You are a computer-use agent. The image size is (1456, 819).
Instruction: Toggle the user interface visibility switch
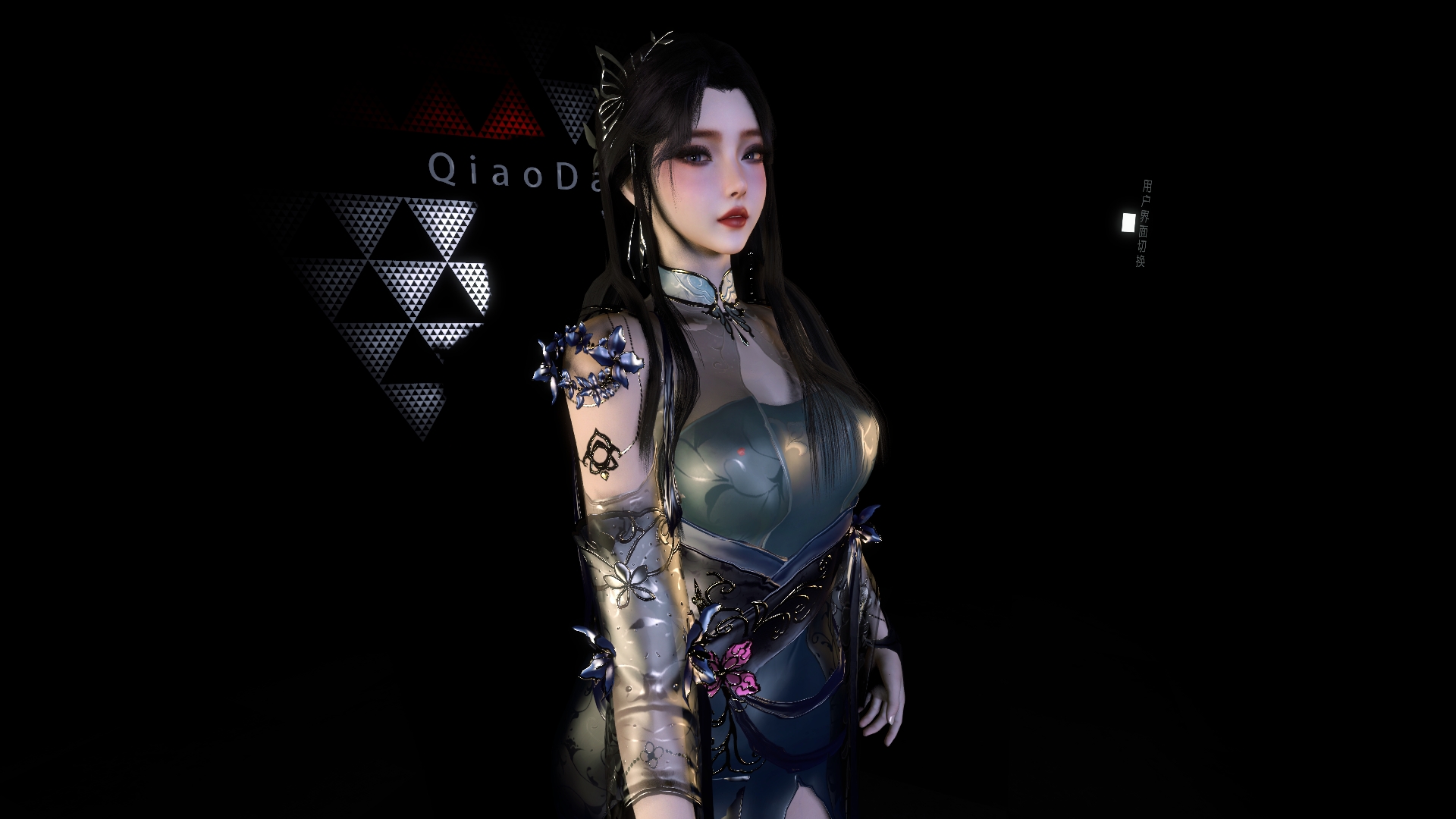coord(1130,224)
